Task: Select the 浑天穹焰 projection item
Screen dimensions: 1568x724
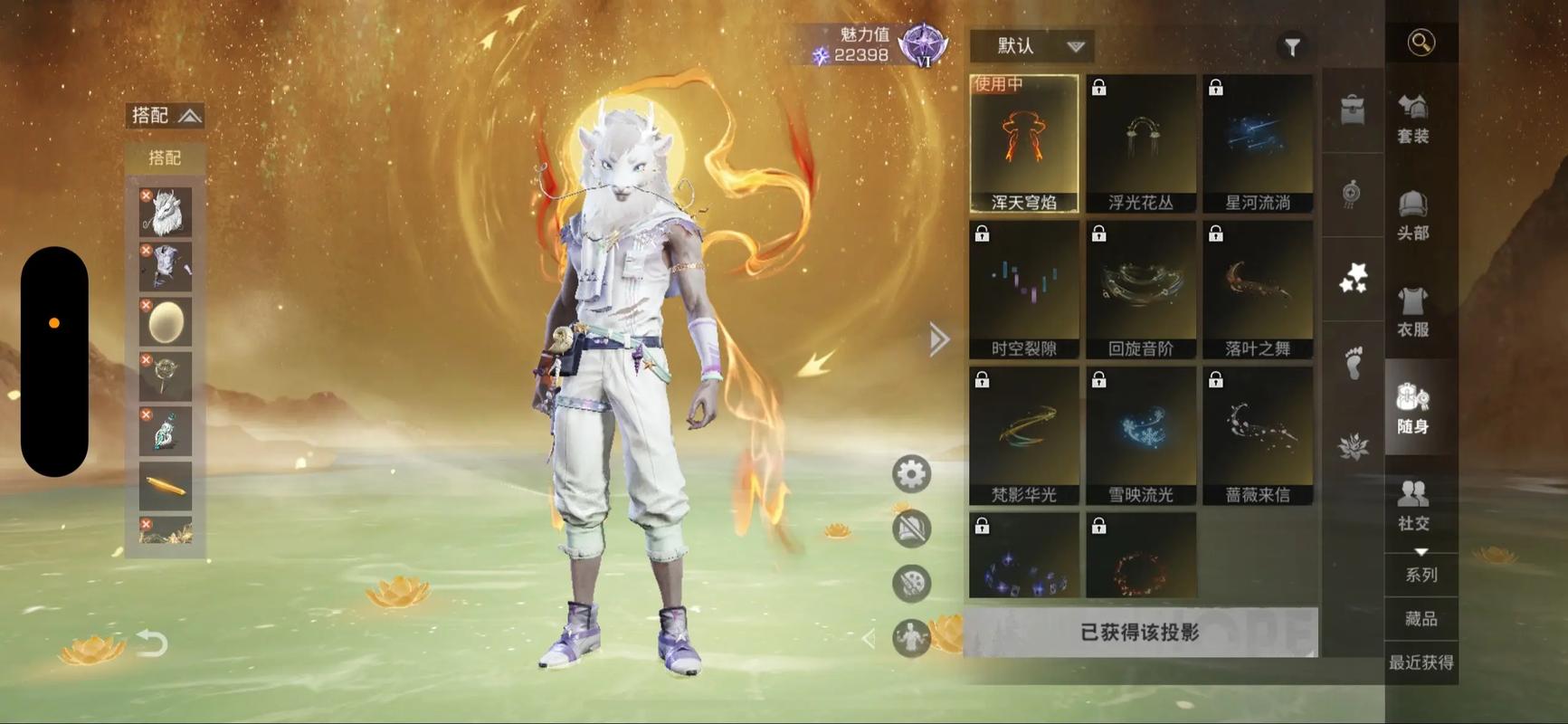Action: coord(1024,144)
